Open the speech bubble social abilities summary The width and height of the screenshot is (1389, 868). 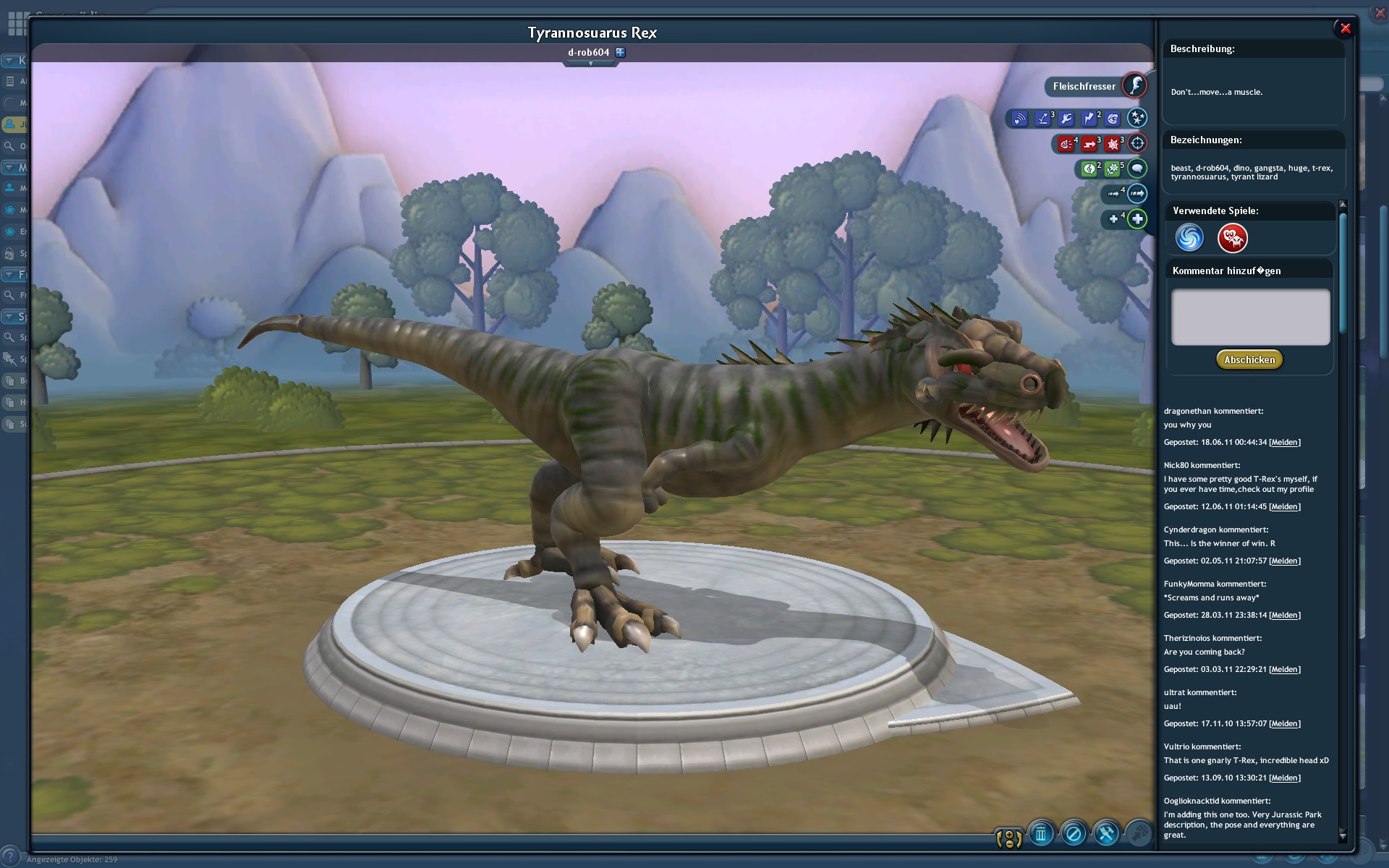pyautogui.click(x=1138, y=169)
